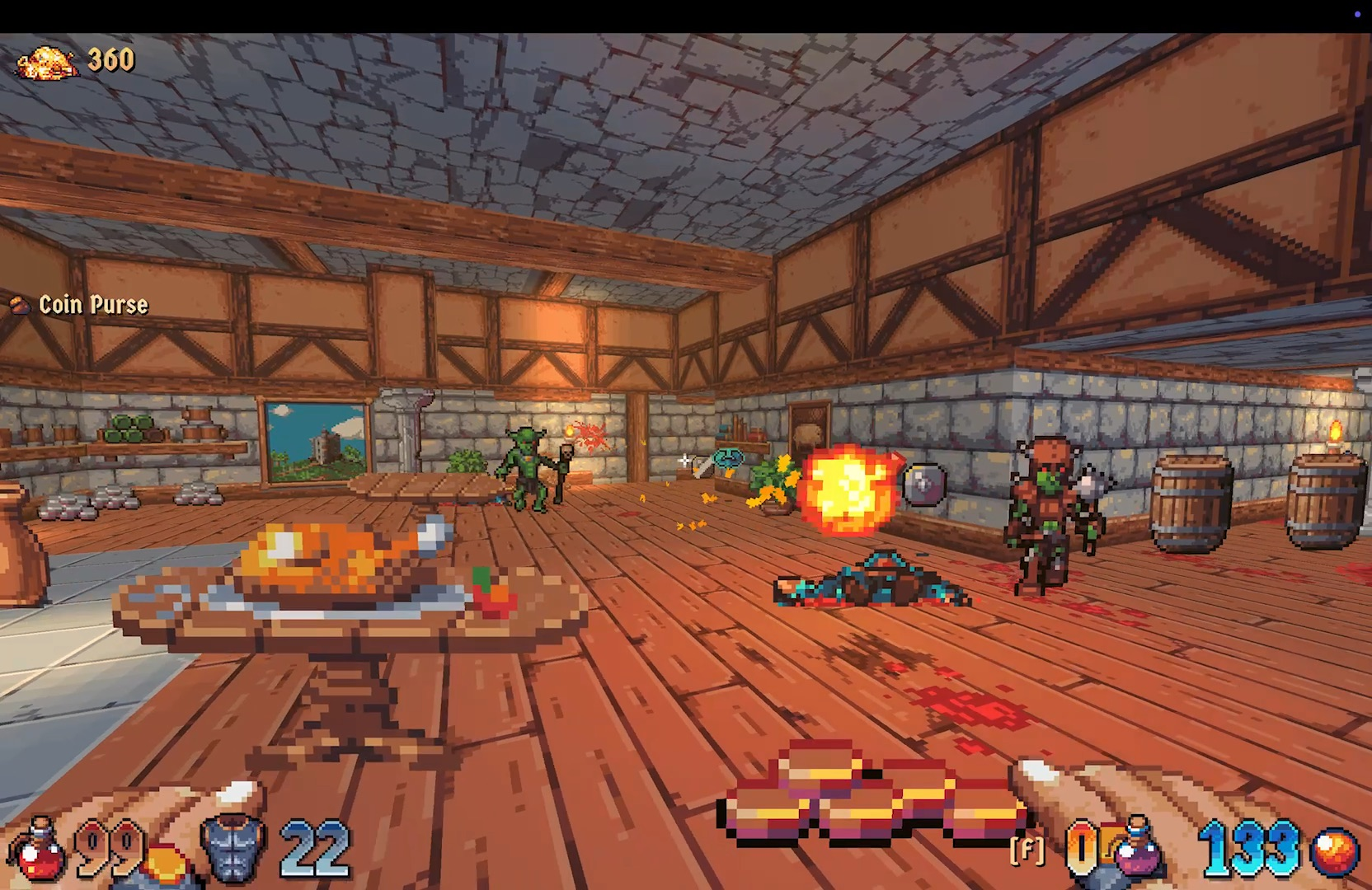The width and height of the screenshot is (1372, 890).
Task: Select the steel chestplate armor icon
Action: pyautogui.click(x=234, y=846)
